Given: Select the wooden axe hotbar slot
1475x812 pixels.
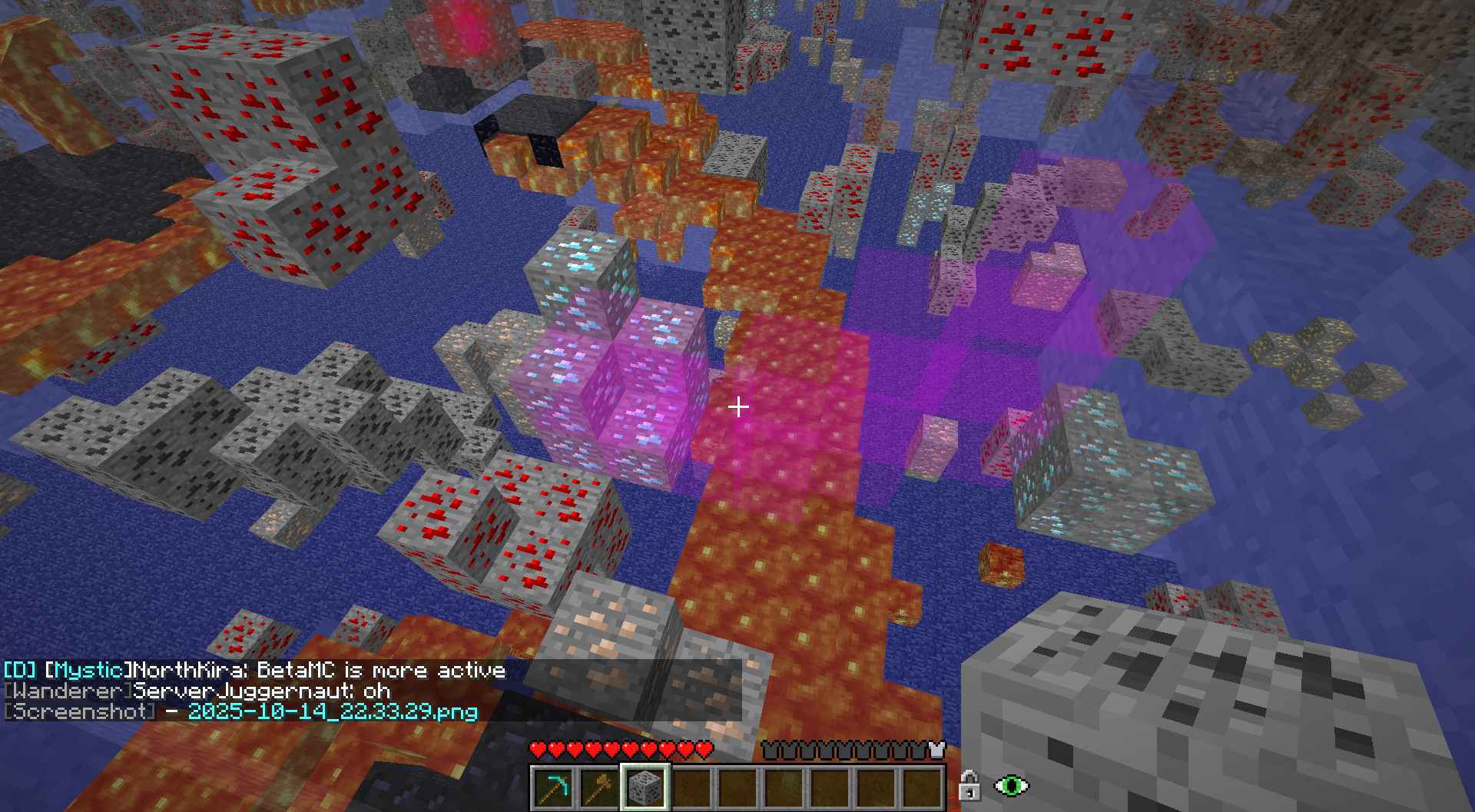Looking at the screenshot, I should [599, 787].
